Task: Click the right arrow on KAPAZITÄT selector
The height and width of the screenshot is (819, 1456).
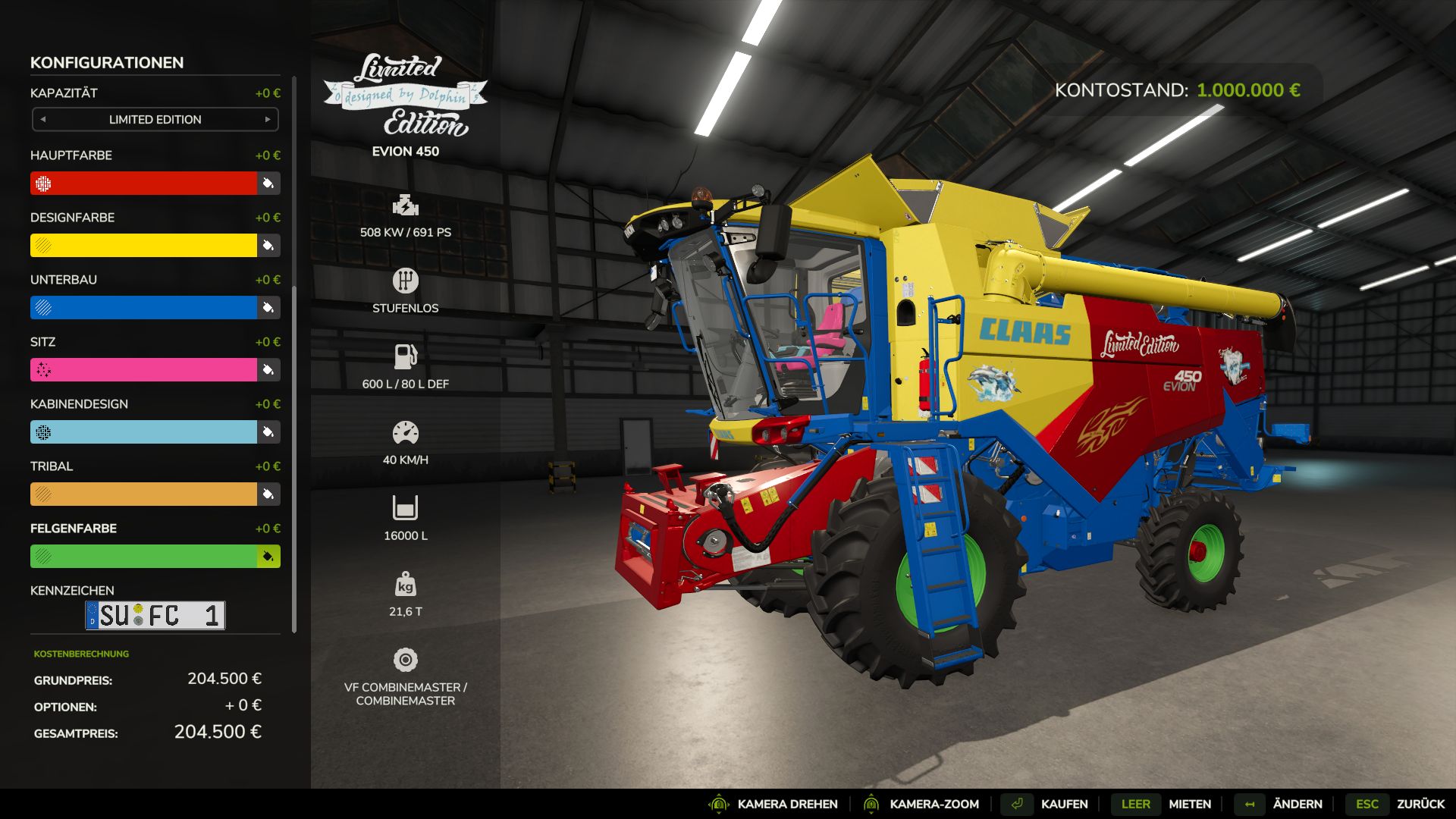Action: 268,119
